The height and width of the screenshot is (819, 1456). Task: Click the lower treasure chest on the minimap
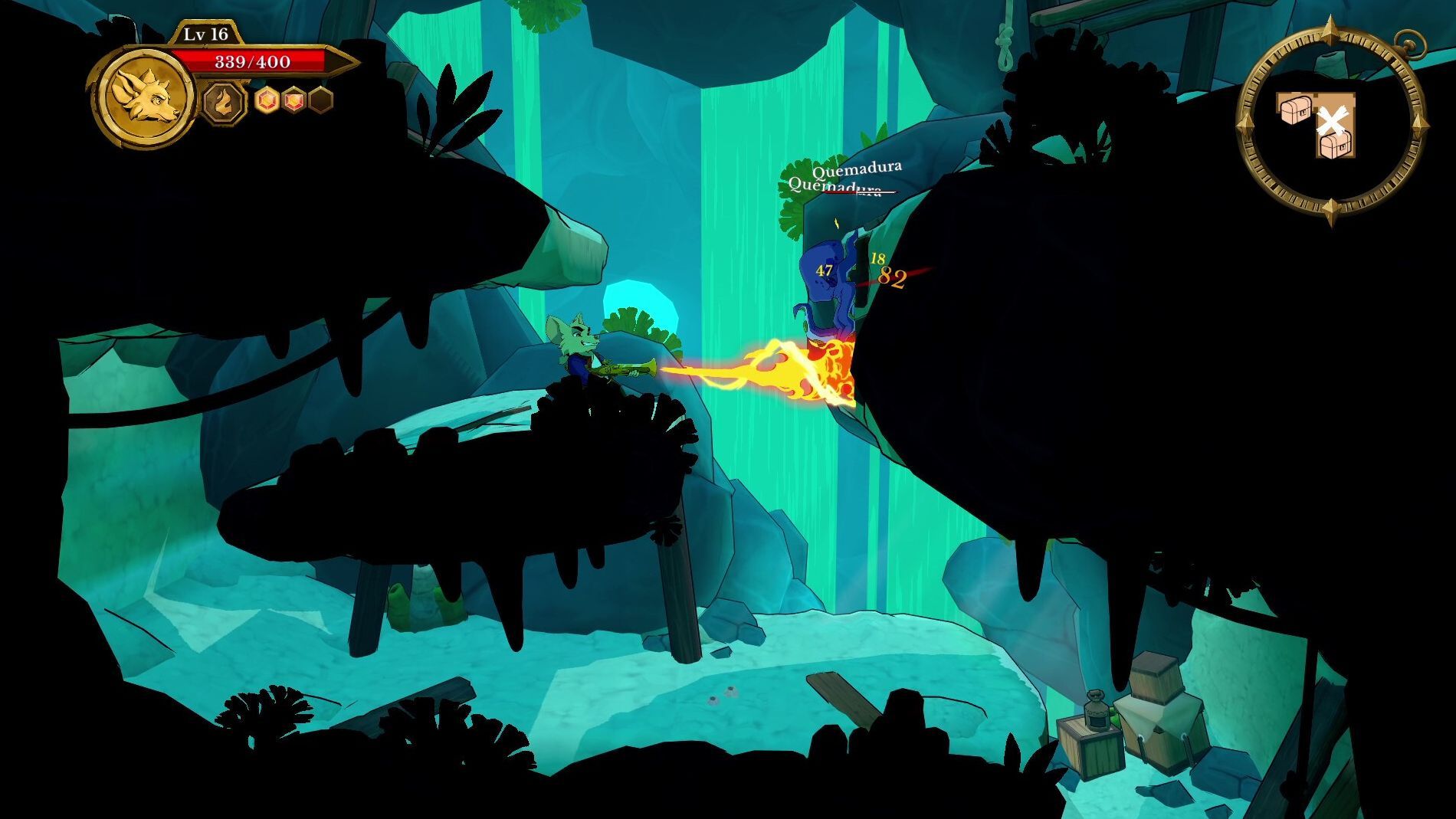click(1335, 146)
